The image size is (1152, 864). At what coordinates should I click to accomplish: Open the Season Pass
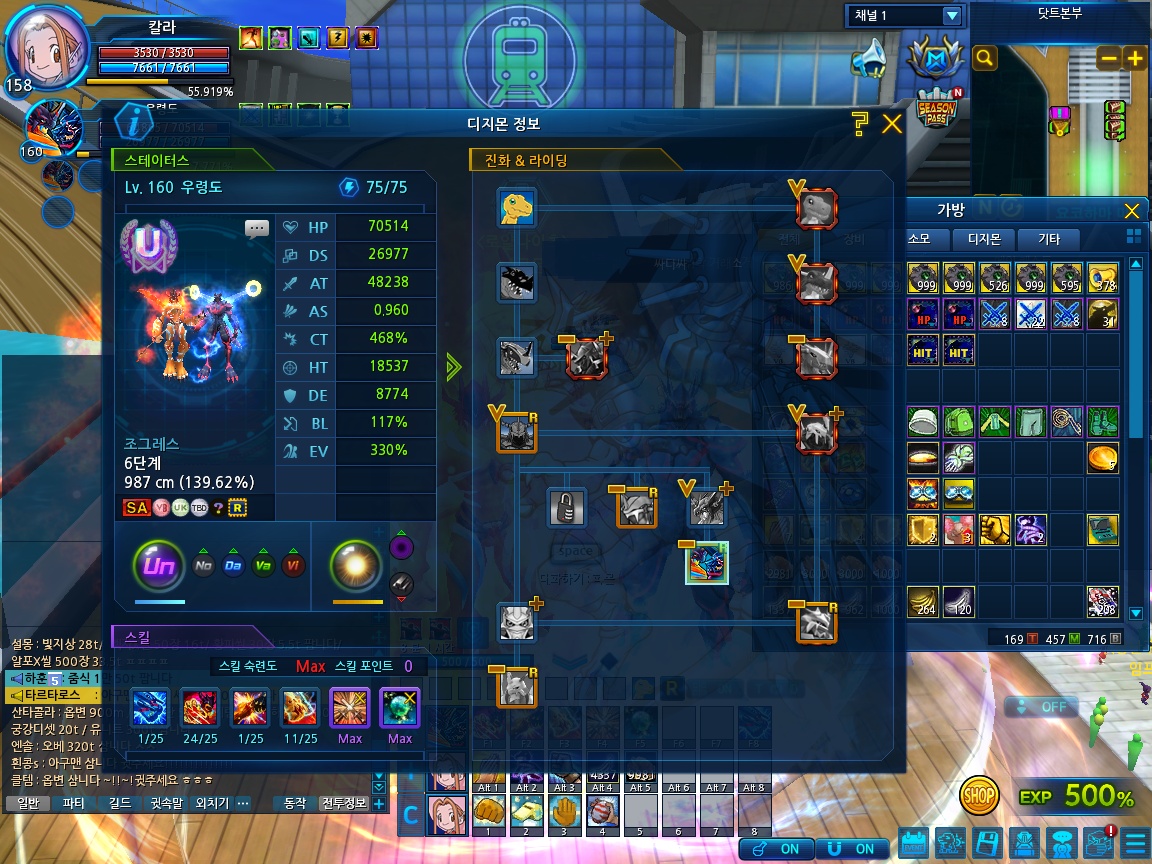pyautogui.click(x=938, y=108)
